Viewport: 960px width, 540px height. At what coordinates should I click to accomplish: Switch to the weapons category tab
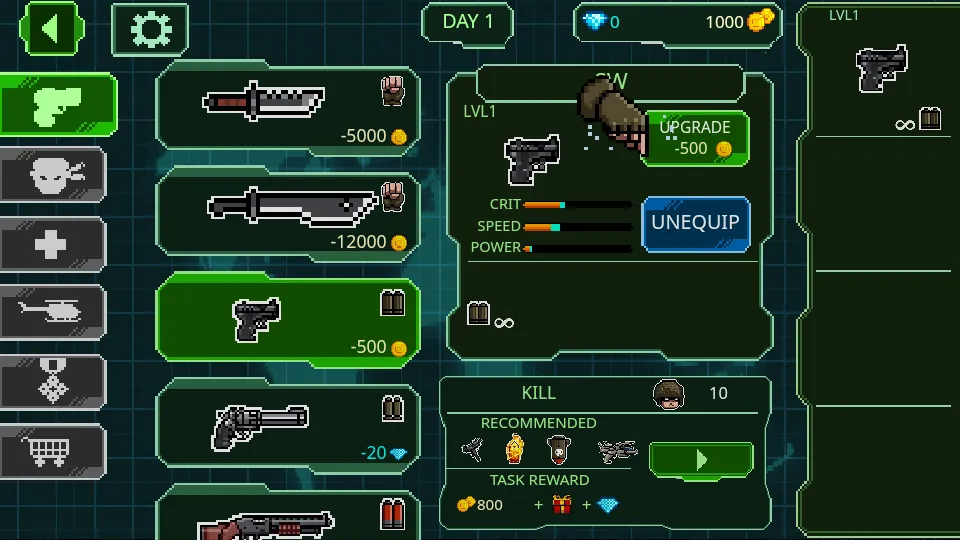[x=57, y=103]
